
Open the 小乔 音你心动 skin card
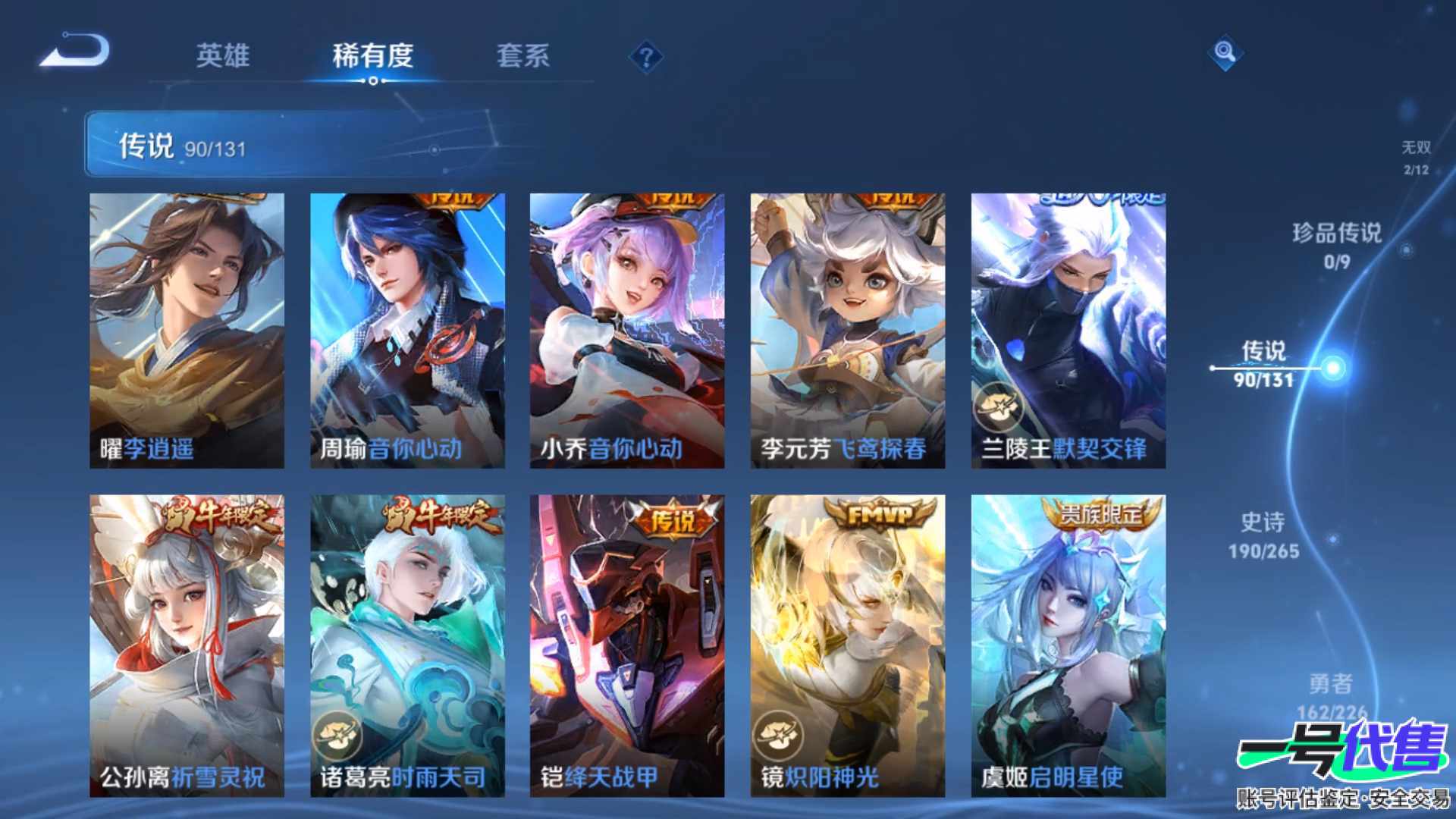tap(627, 330)
